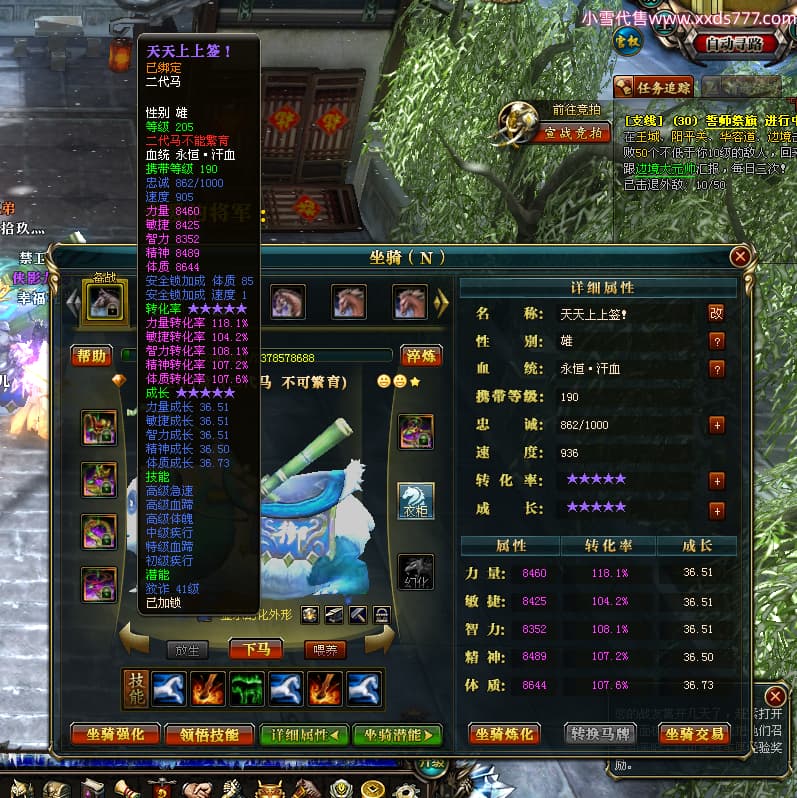Open 坐骑交易 mount trading
This screenshot has height=798, width=797.
[x=697, y=734]
